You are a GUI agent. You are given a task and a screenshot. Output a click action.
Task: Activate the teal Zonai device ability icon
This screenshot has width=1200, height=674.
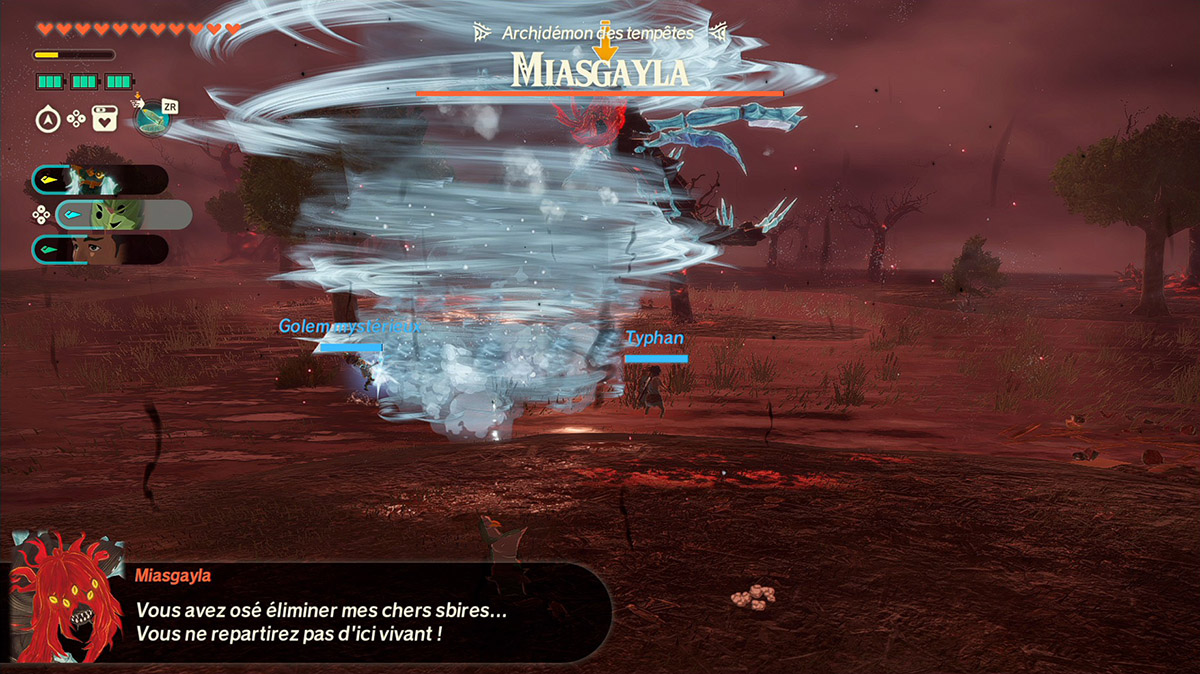click(153, 118)
